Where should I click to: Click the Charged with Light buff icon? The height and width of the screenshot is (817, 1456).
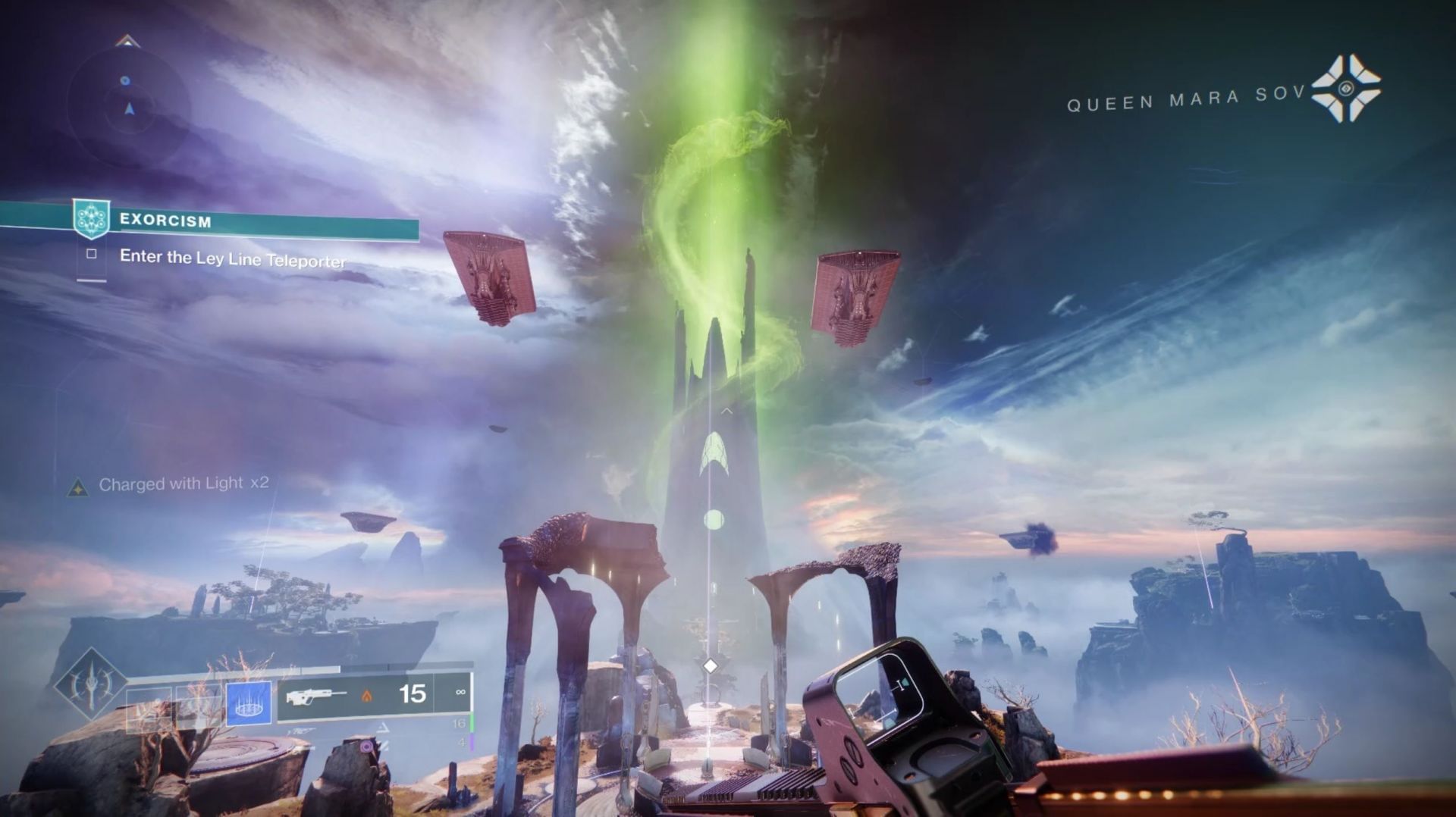click(x=77, y=487)
